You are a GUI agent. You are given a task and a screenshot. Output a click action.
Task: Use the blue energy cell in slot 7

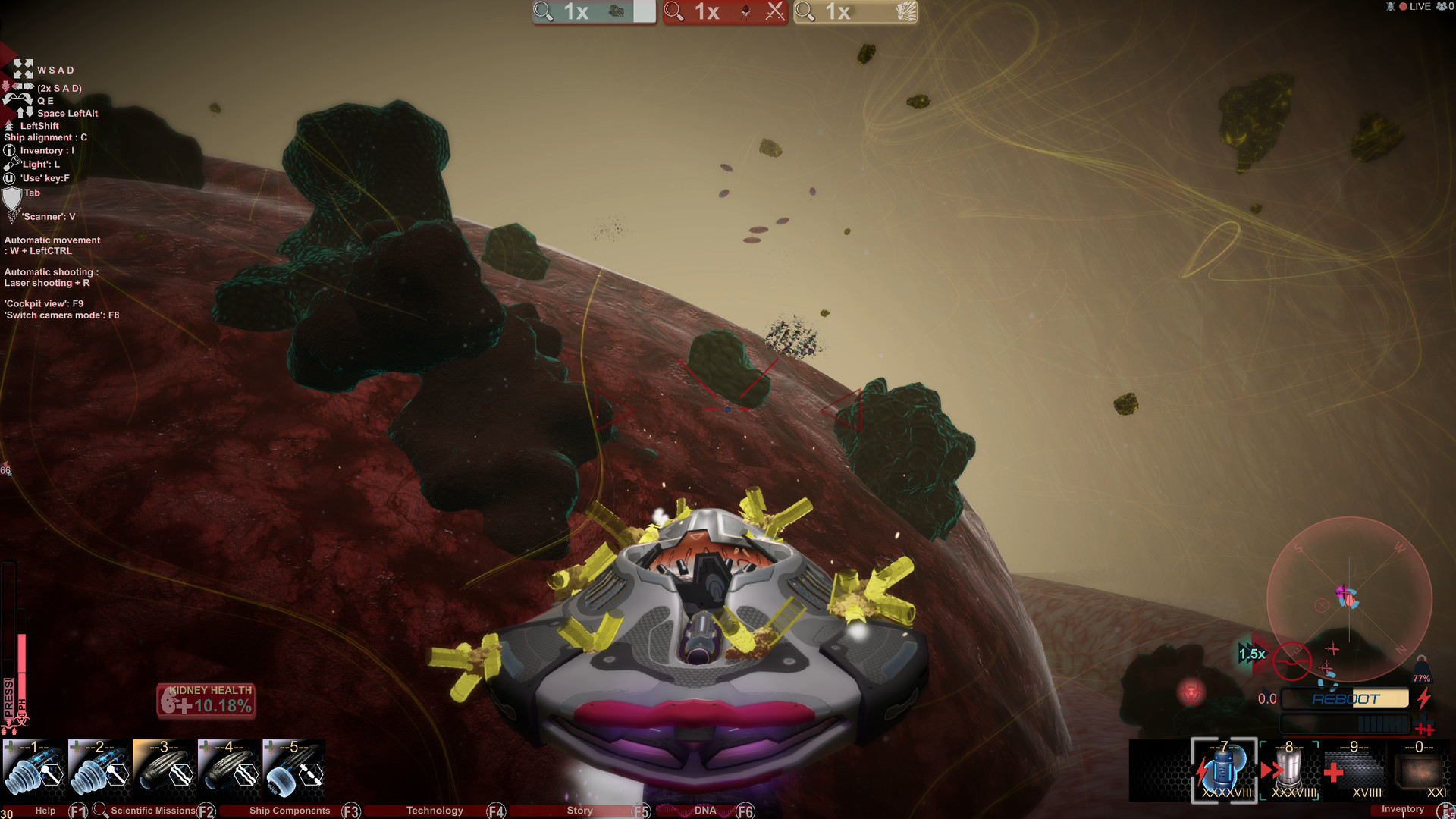[1224, 770]
